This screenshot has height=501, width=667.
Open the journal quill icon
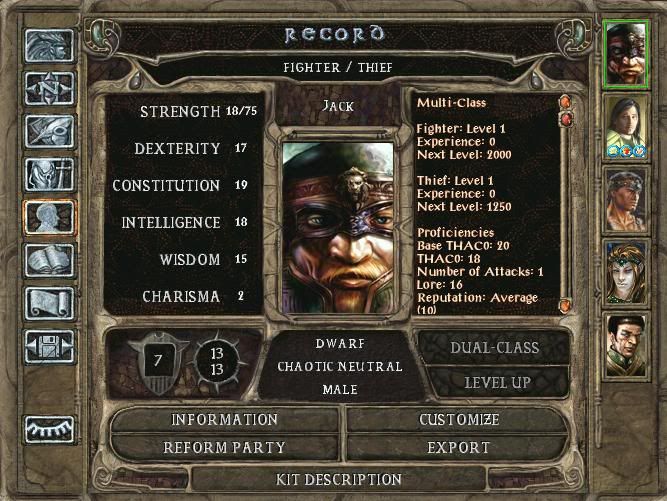[48, 132]
